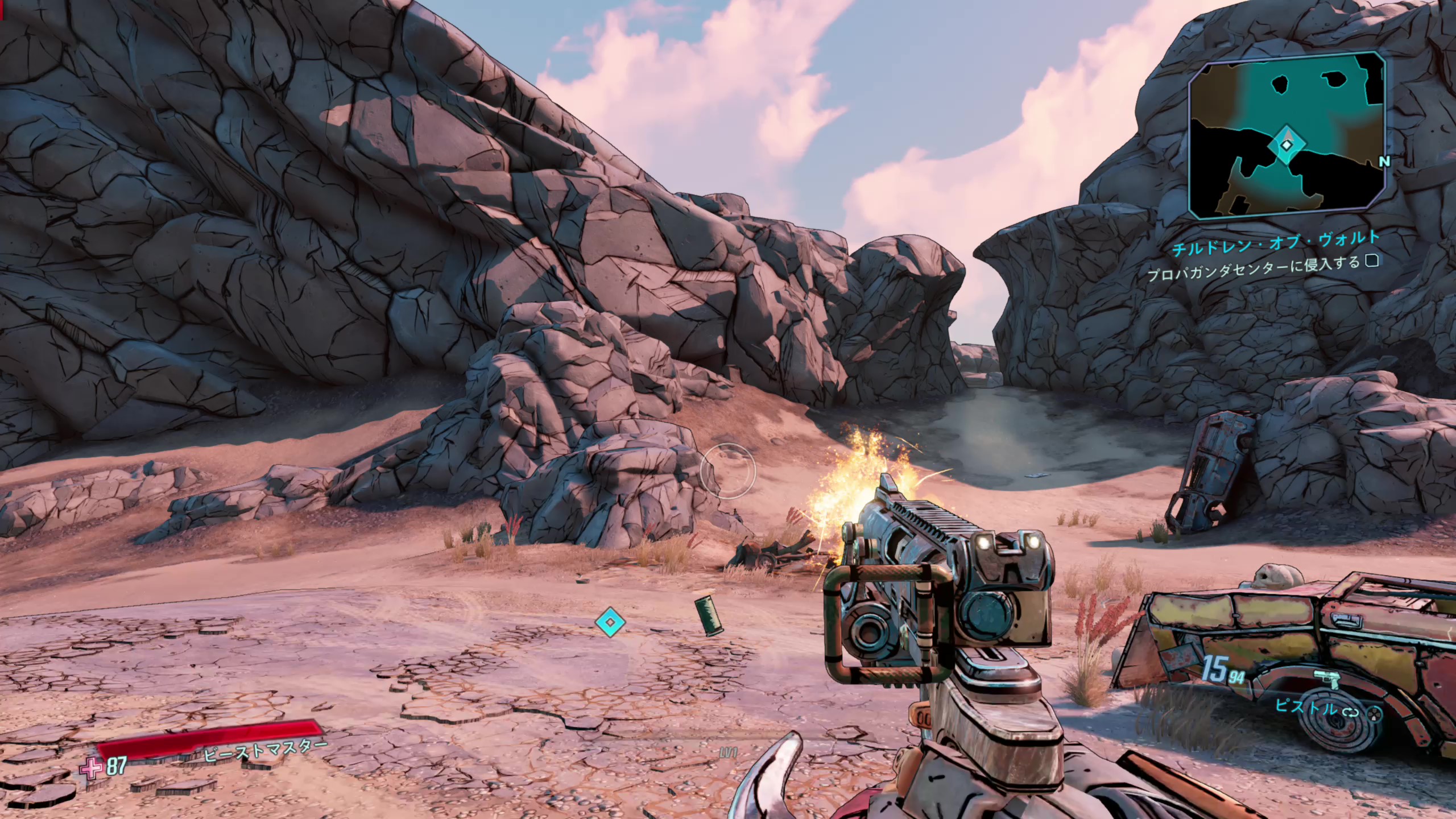Viewport: 1456px width, 819px height.
Task: Open the minimap in the corner
Action: pos(1287,135)
